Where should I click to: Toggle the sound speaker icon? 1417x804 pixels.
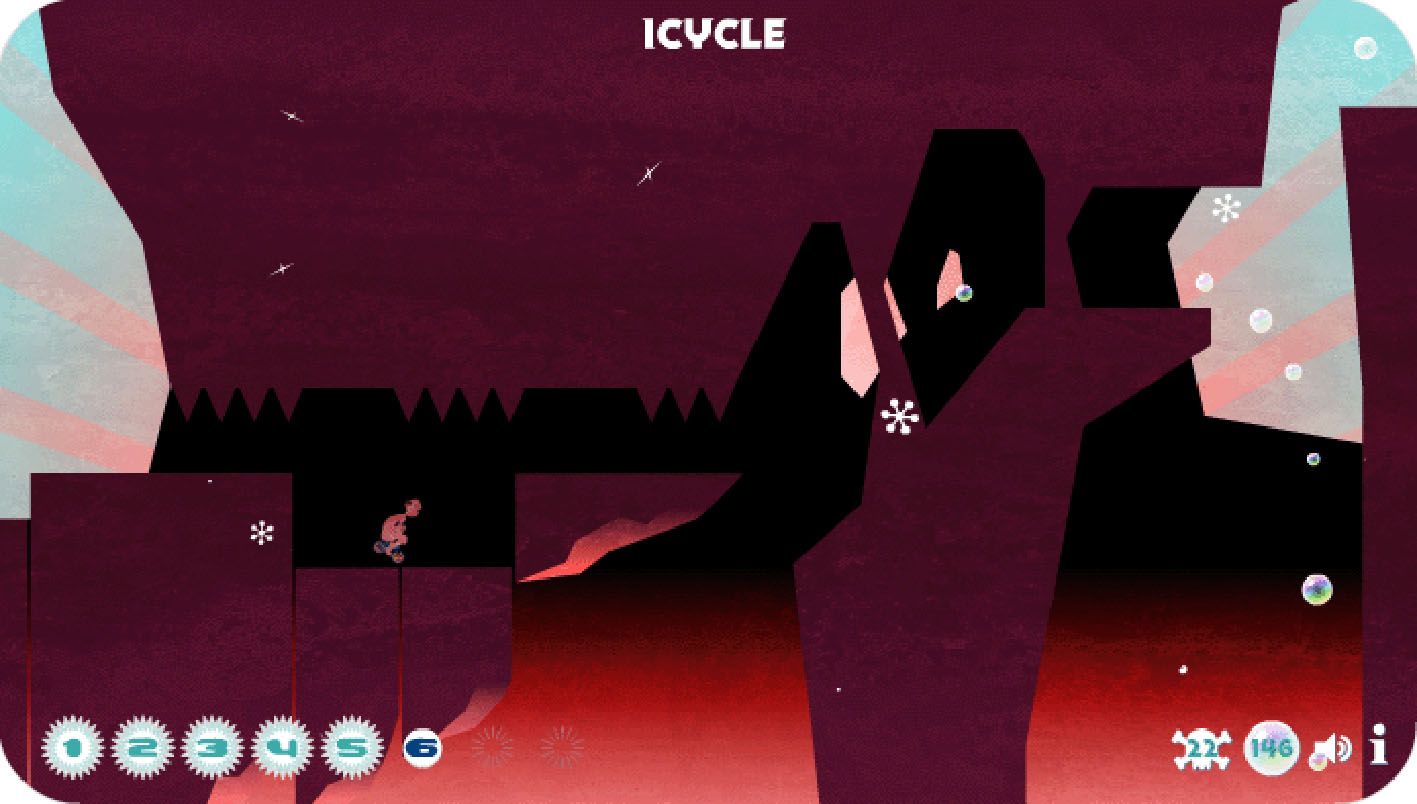coord(1335,749)
